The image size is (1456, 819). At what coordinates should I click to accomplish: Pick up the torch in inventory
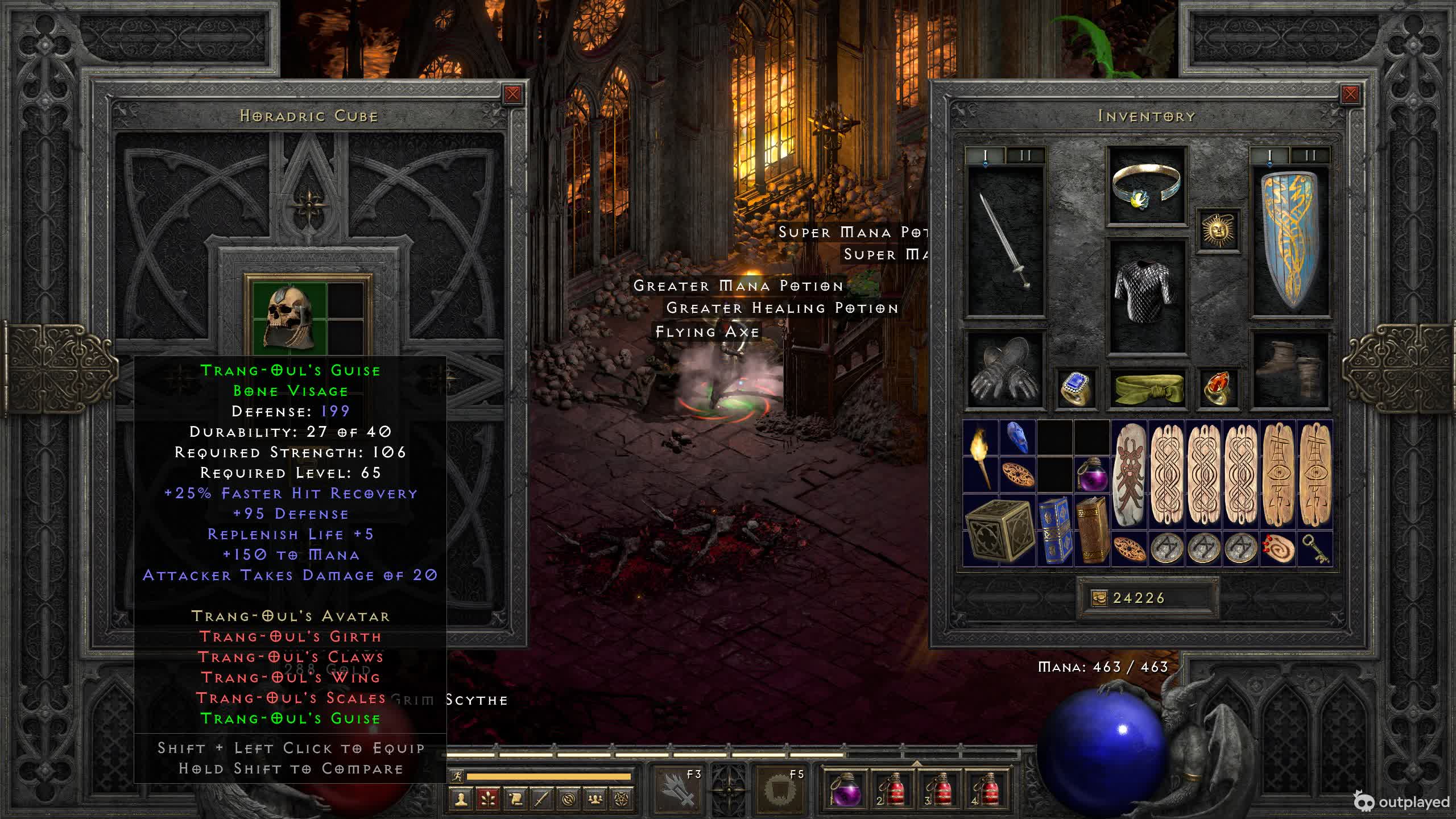coord(981,456)
